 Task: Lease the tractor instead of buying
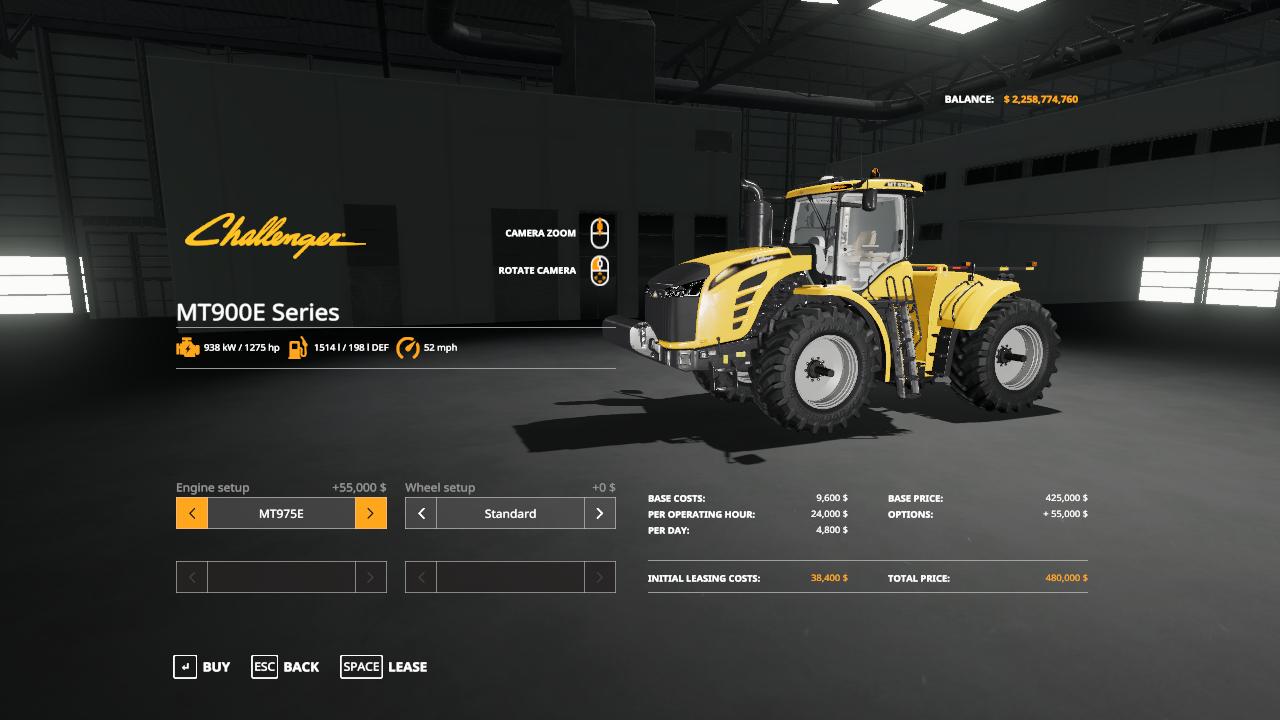click(384, 667)
